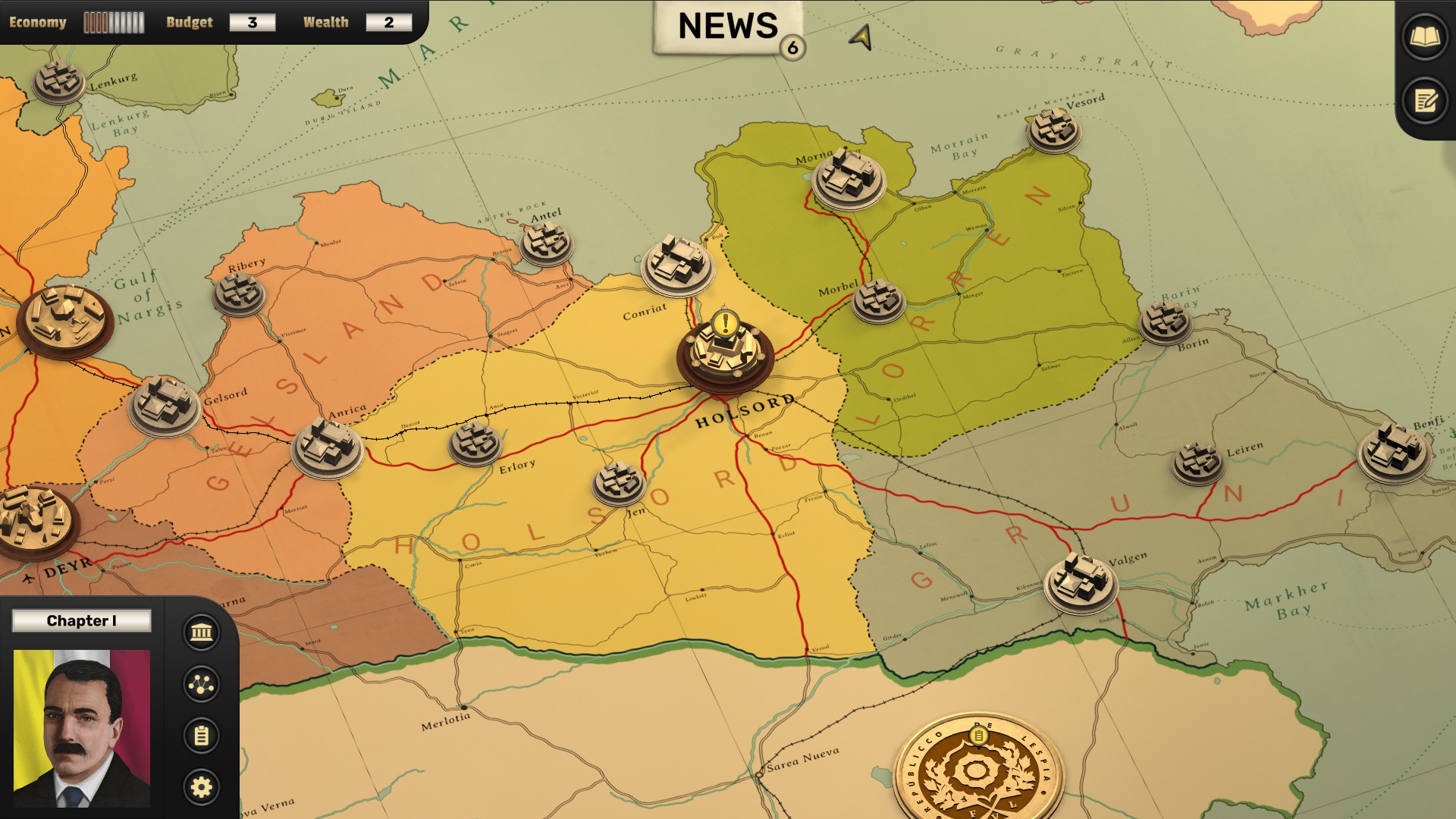This screenshot has height=819, width=1456.
Task: Select the Morna city marker
Action: (x=848, y=180)
